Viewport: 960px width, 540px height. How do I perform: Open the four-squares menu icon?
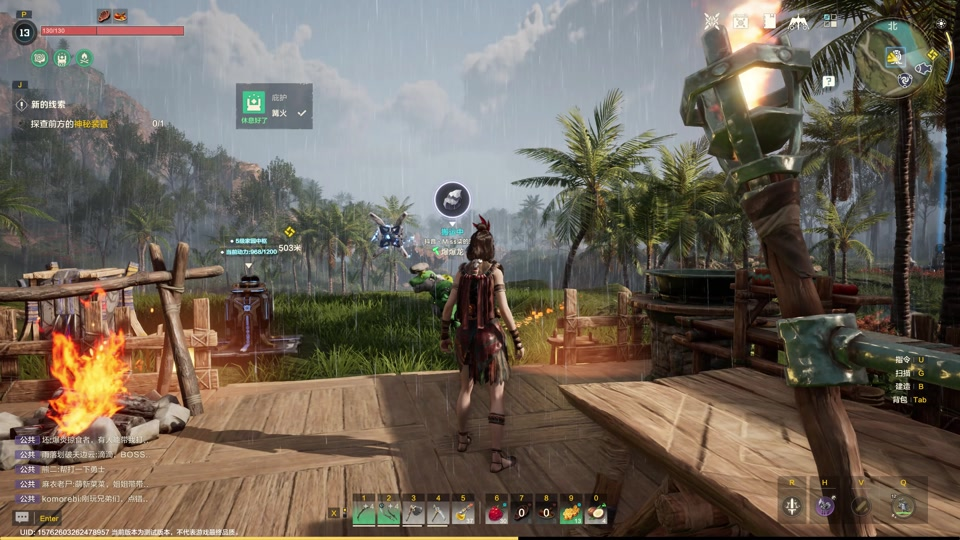coord(830,20)
